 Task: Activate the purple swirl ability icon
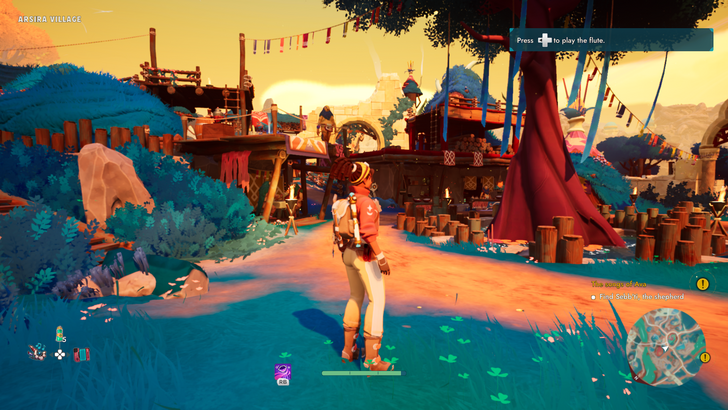pyautogui.click(x=283, y=370)
